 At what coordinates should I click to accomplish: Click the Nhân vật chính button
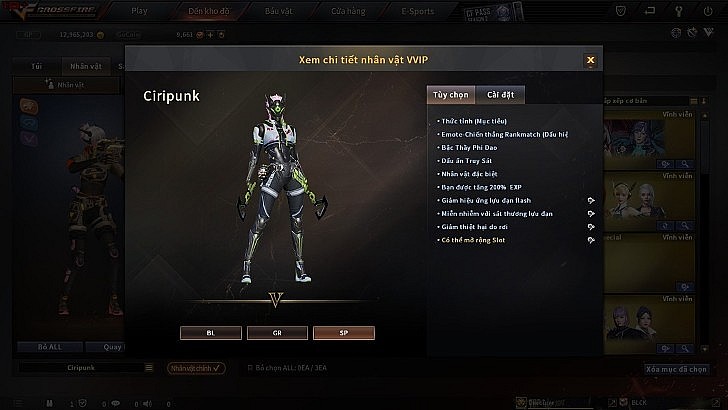[x=196, y=368]
